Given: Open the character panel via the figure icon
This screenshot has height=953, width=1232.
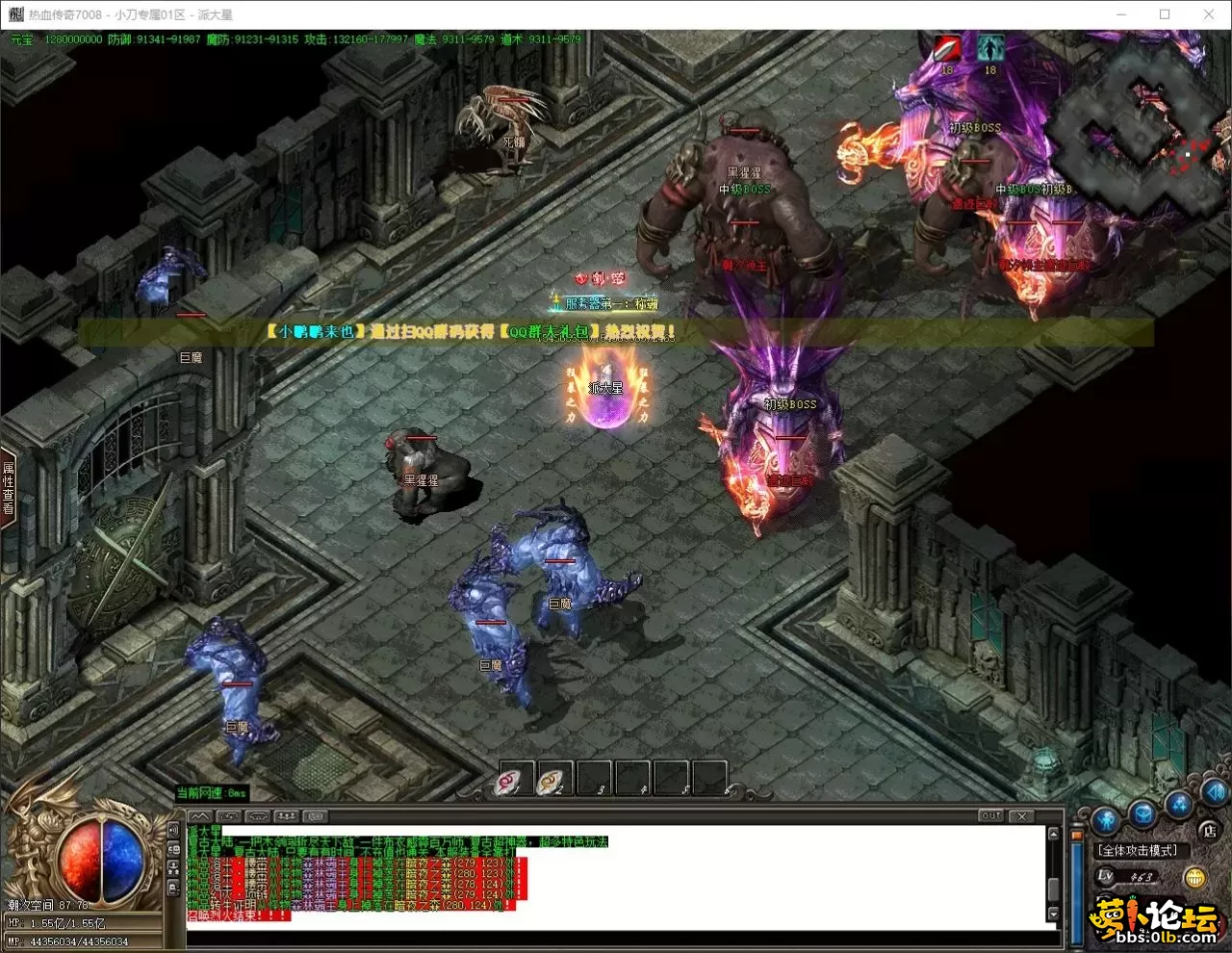Looking at the screenshot, I should click(1104, 820).
